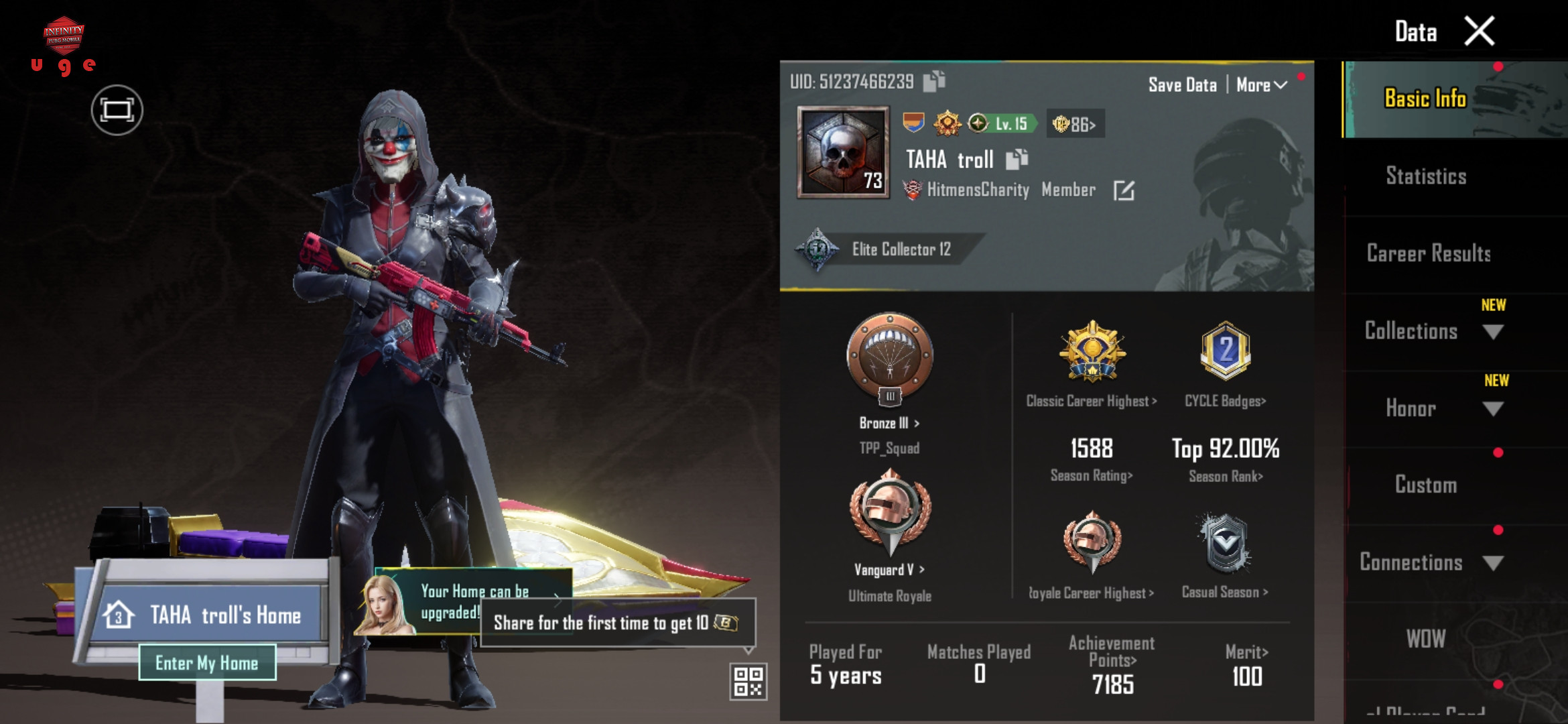
Task: Open the QR code icon
Action: click(x=748, y=681)
